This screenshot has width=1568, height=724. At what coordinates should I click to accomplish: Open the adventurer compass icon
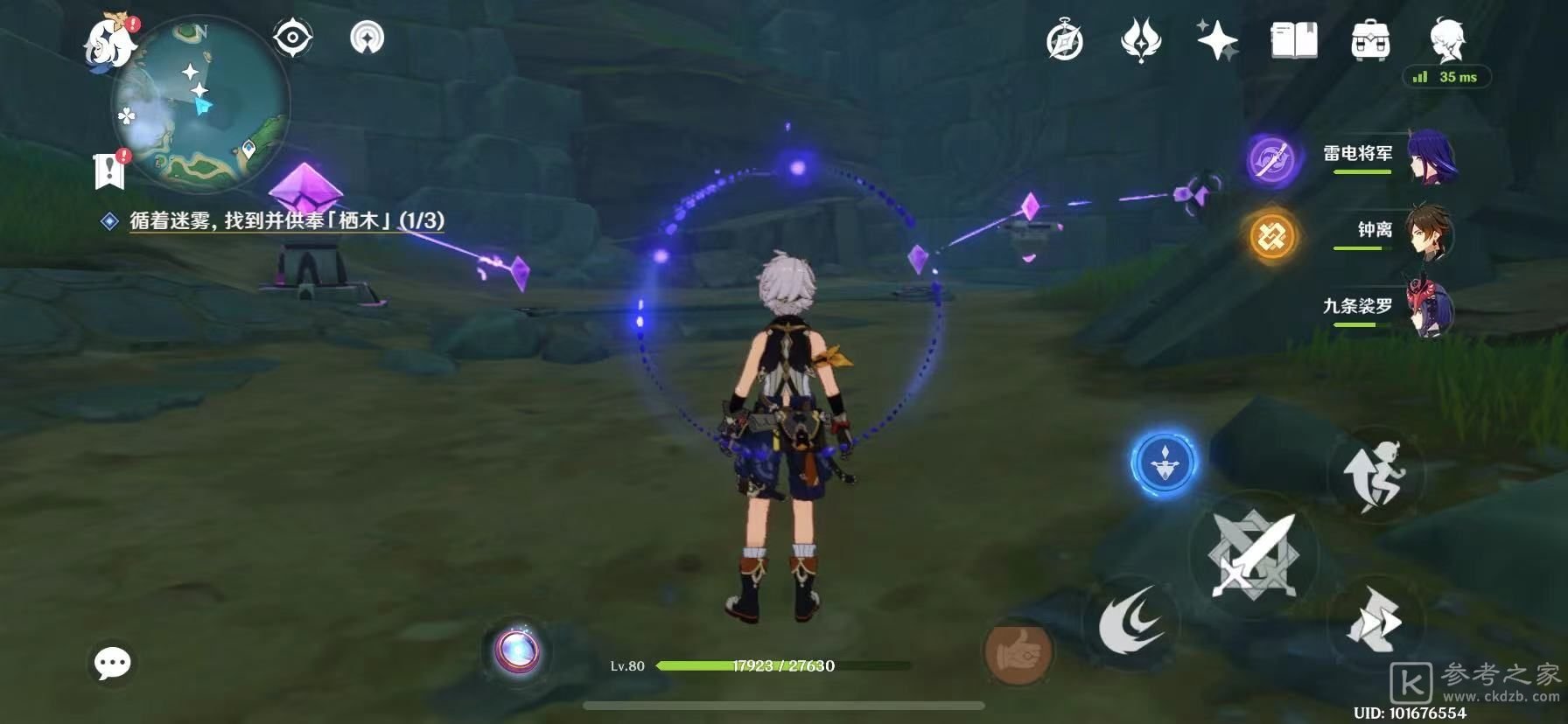point(1064,41)
